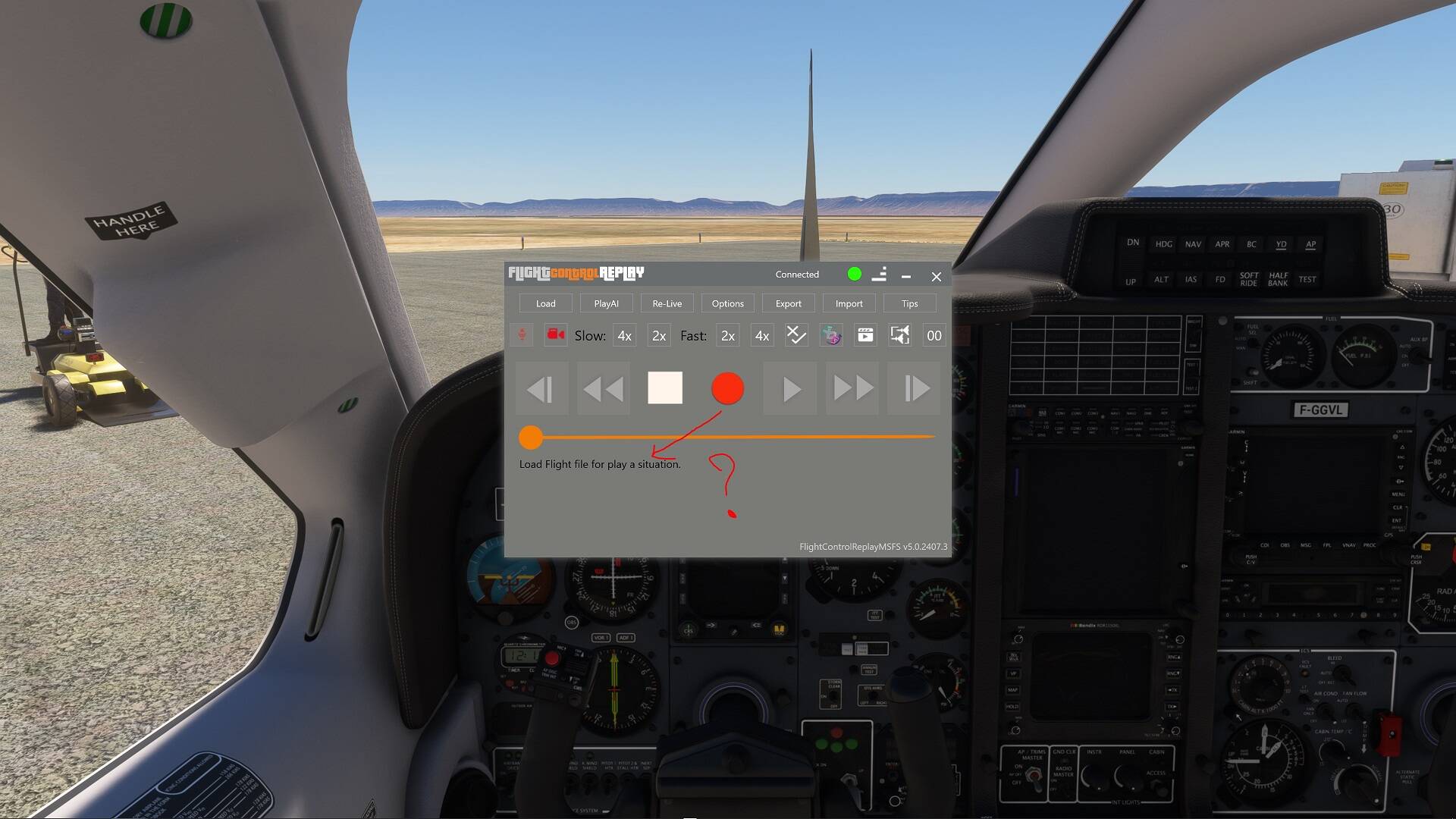
Task: Toggle Slow 4x playback speed
Action: click(623, 335)
